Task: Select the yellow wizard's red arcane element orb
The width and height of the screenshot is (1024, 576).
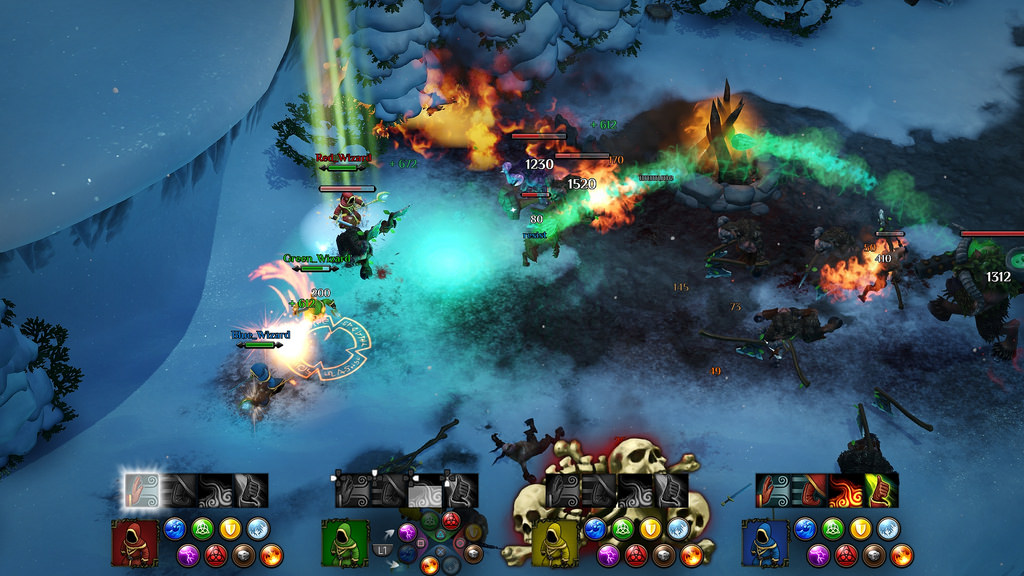Action: click(636, 554)
